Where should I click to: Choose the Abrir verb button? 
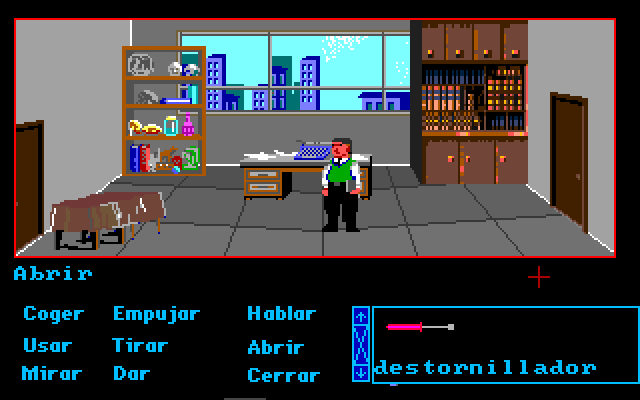coord(275,347)
